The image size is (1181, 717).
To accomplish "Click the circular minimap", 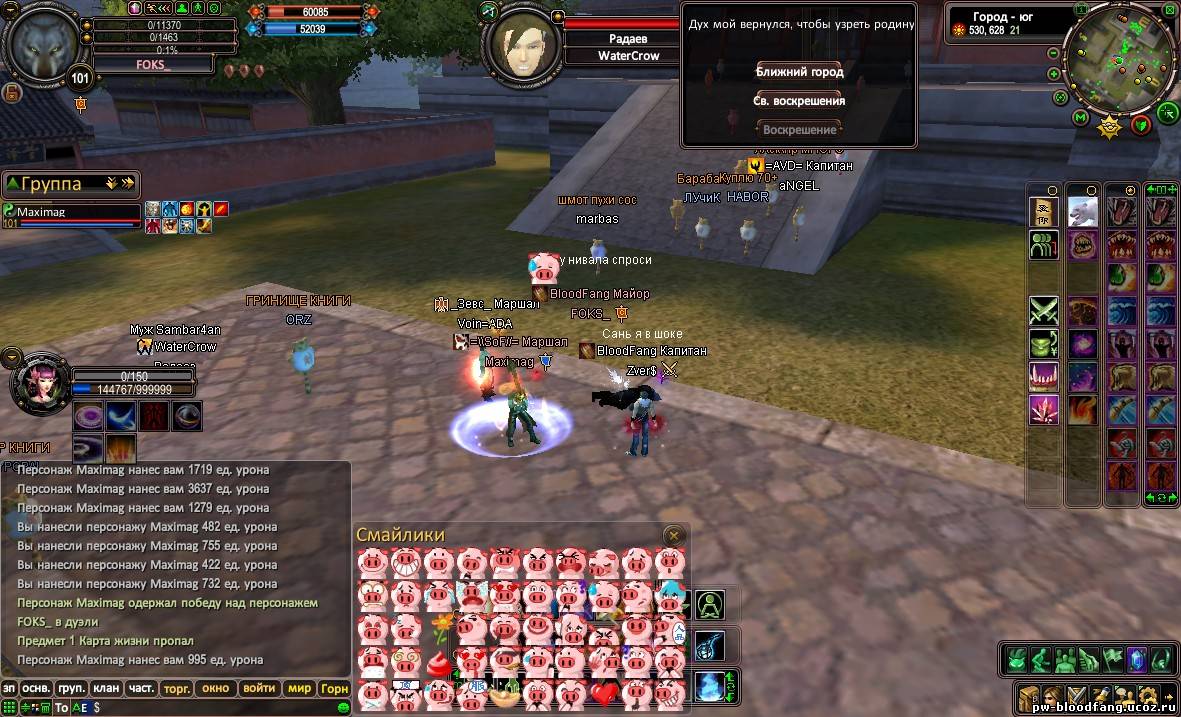I will pyautogui.click(x=1119, y=58).
